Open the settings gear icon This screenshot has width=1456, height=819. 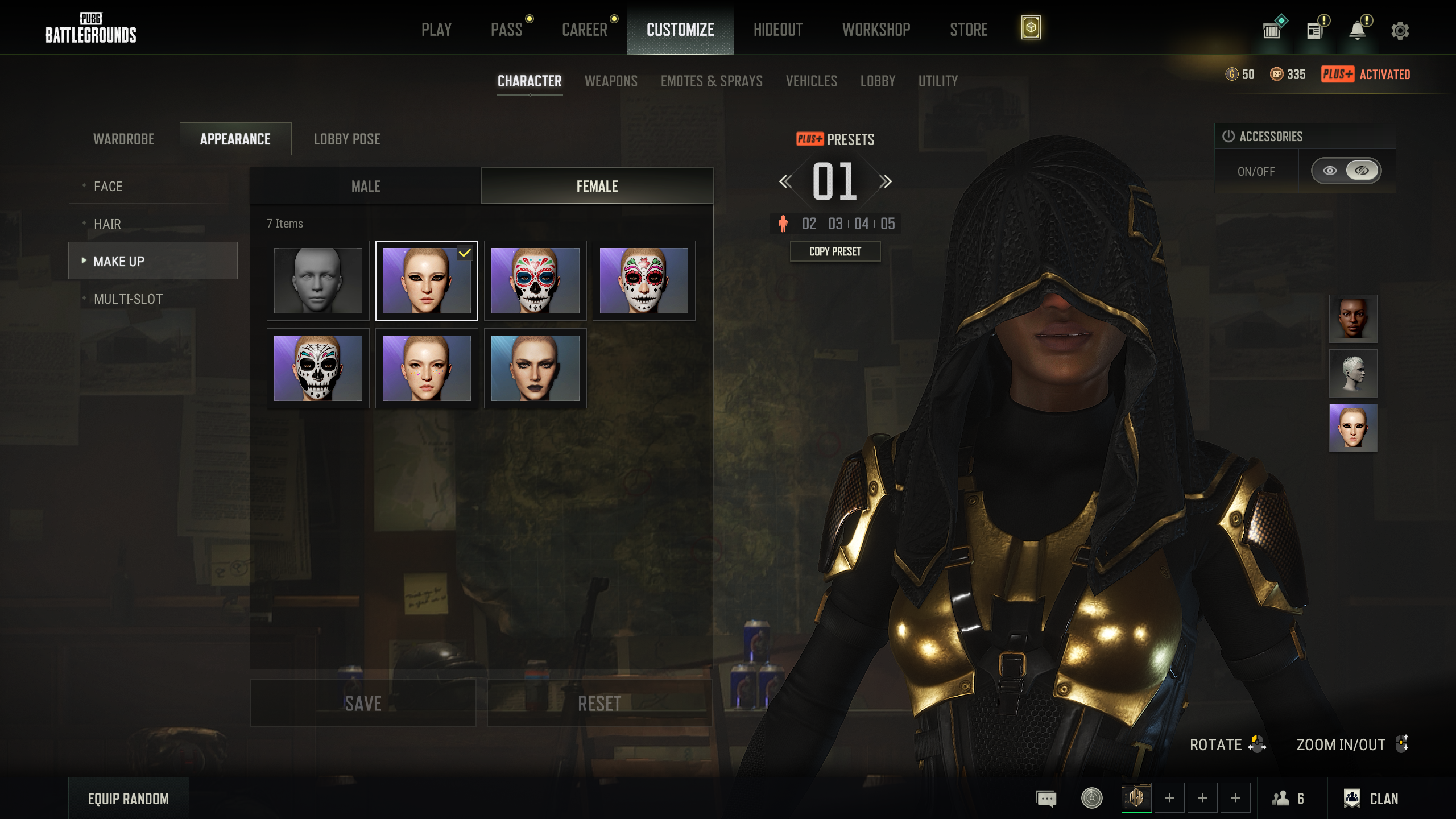click(1400, 30)
